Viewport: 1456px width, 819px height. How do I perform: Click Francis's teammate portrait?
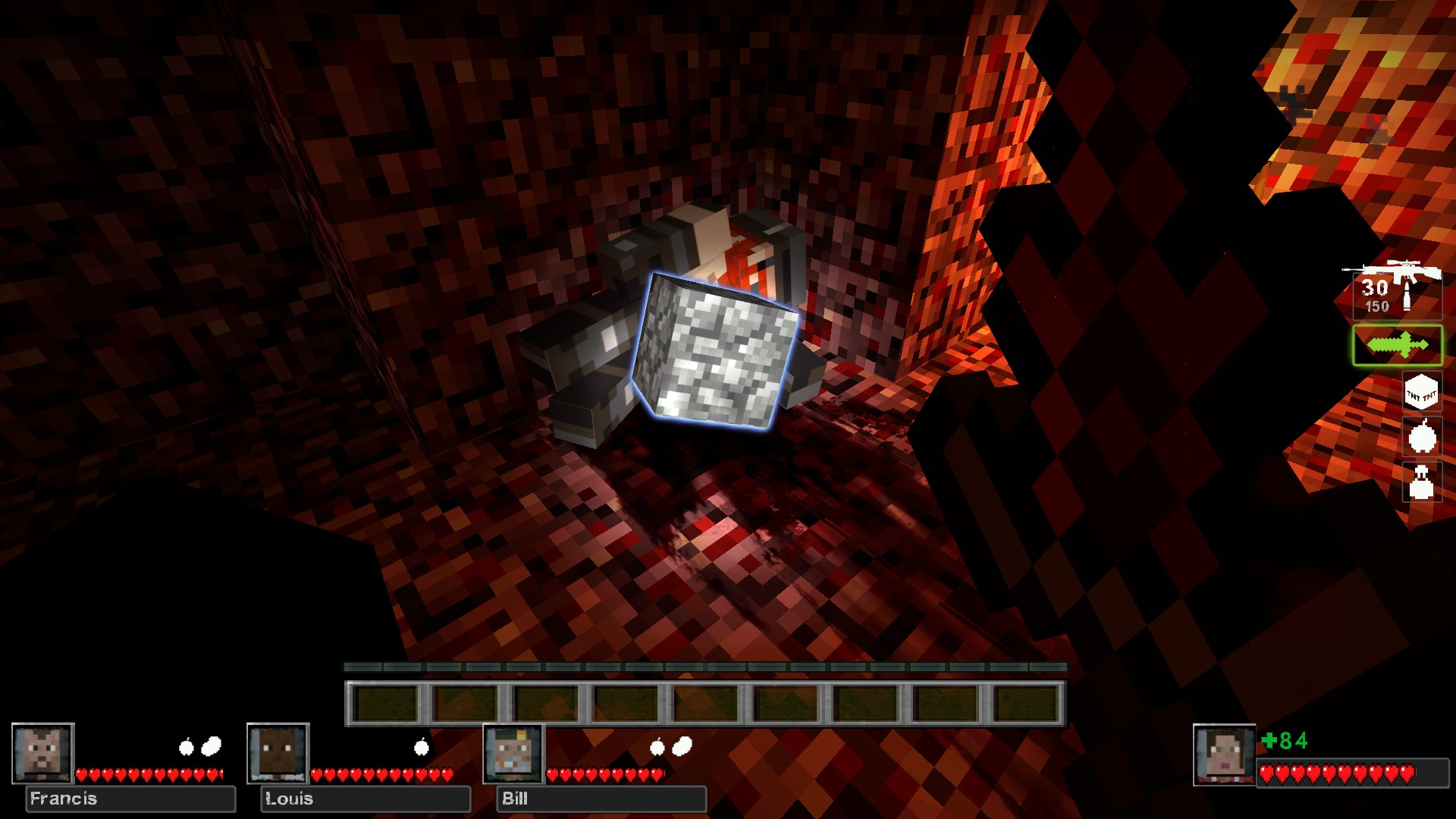point(42,753)
